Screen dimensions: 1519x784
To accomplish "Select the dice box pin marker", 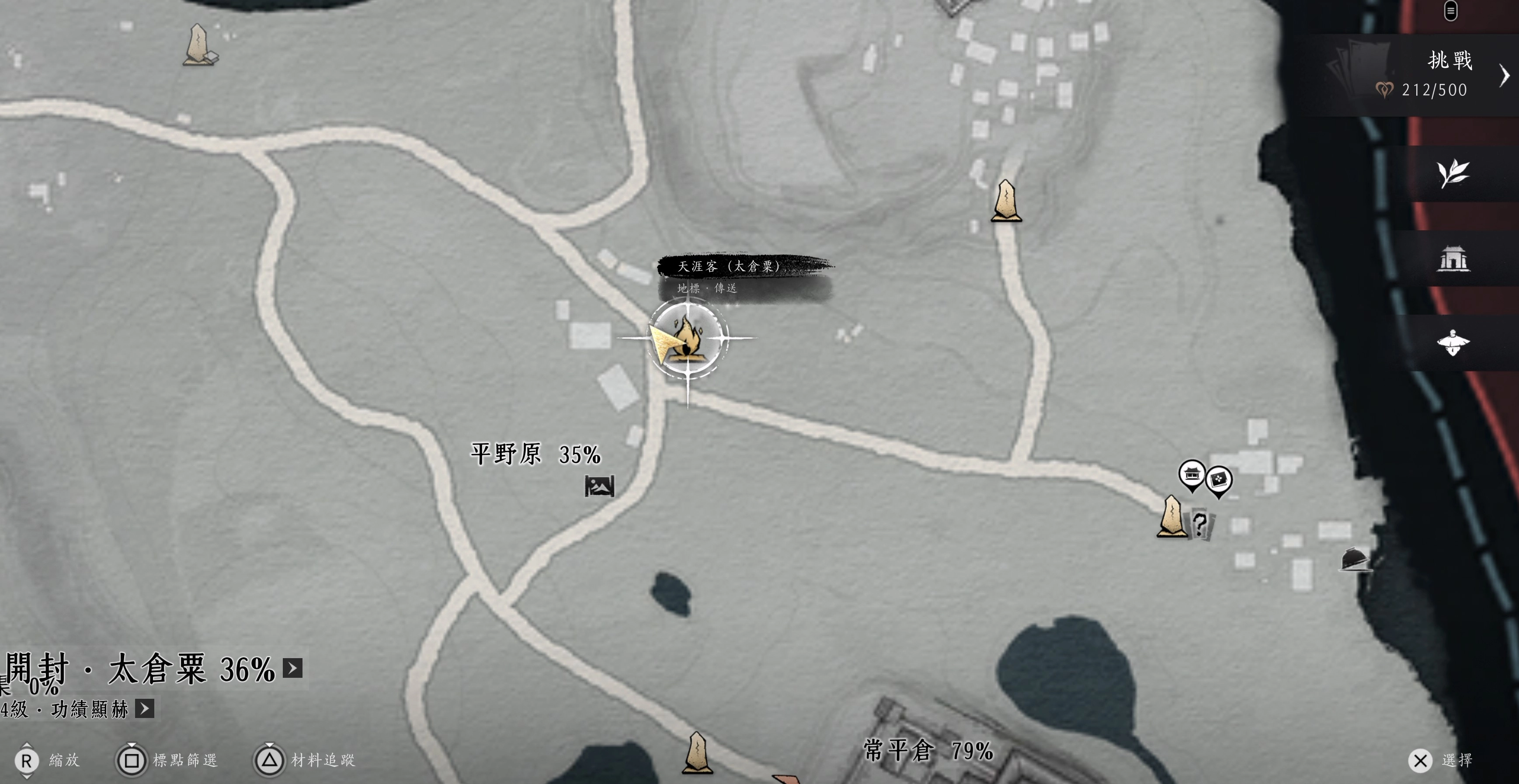I will click(1218, 480).
